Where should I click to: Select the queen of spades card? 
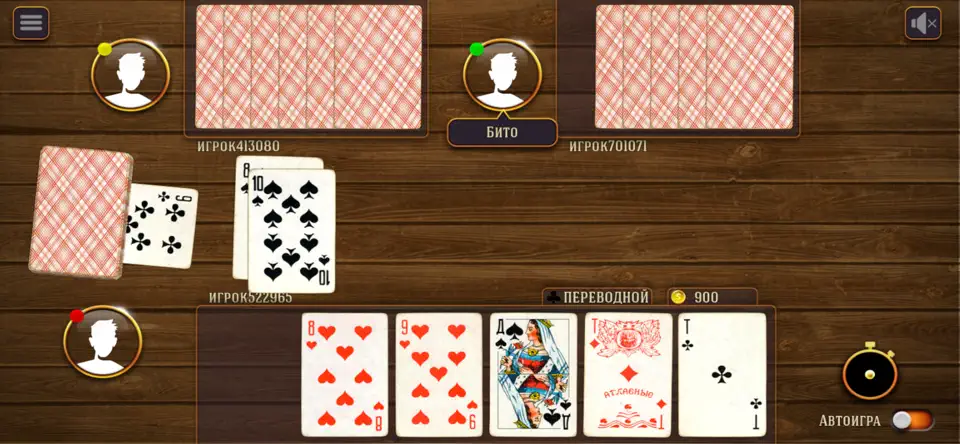coord(533,374)
